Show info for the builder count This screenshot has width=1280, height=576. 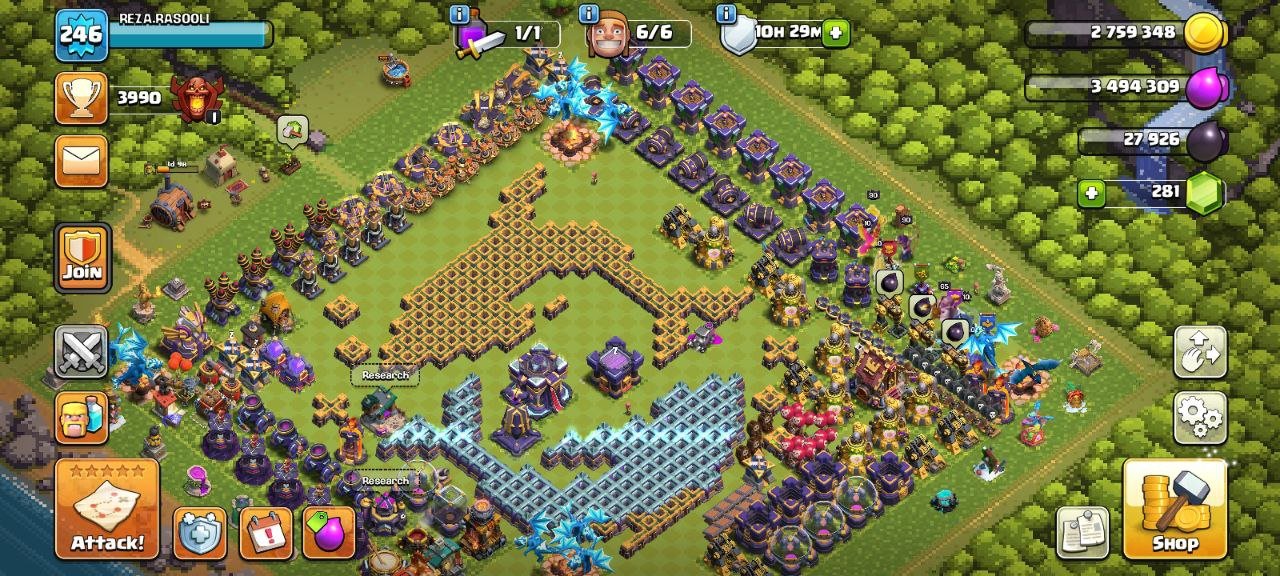click(588, 14)
